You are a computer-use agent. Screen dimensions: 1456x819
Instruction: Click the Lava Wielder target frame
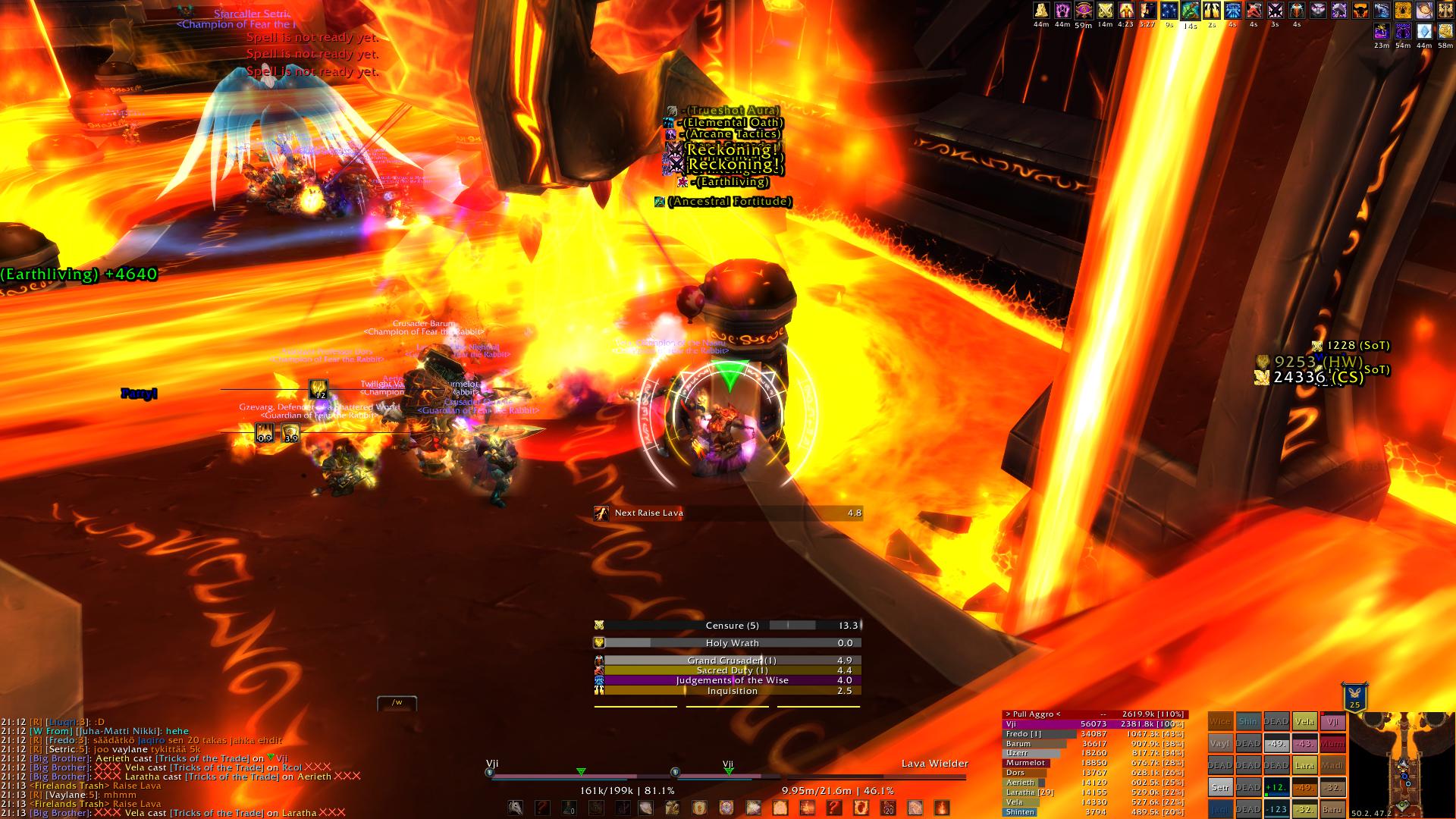876,775
